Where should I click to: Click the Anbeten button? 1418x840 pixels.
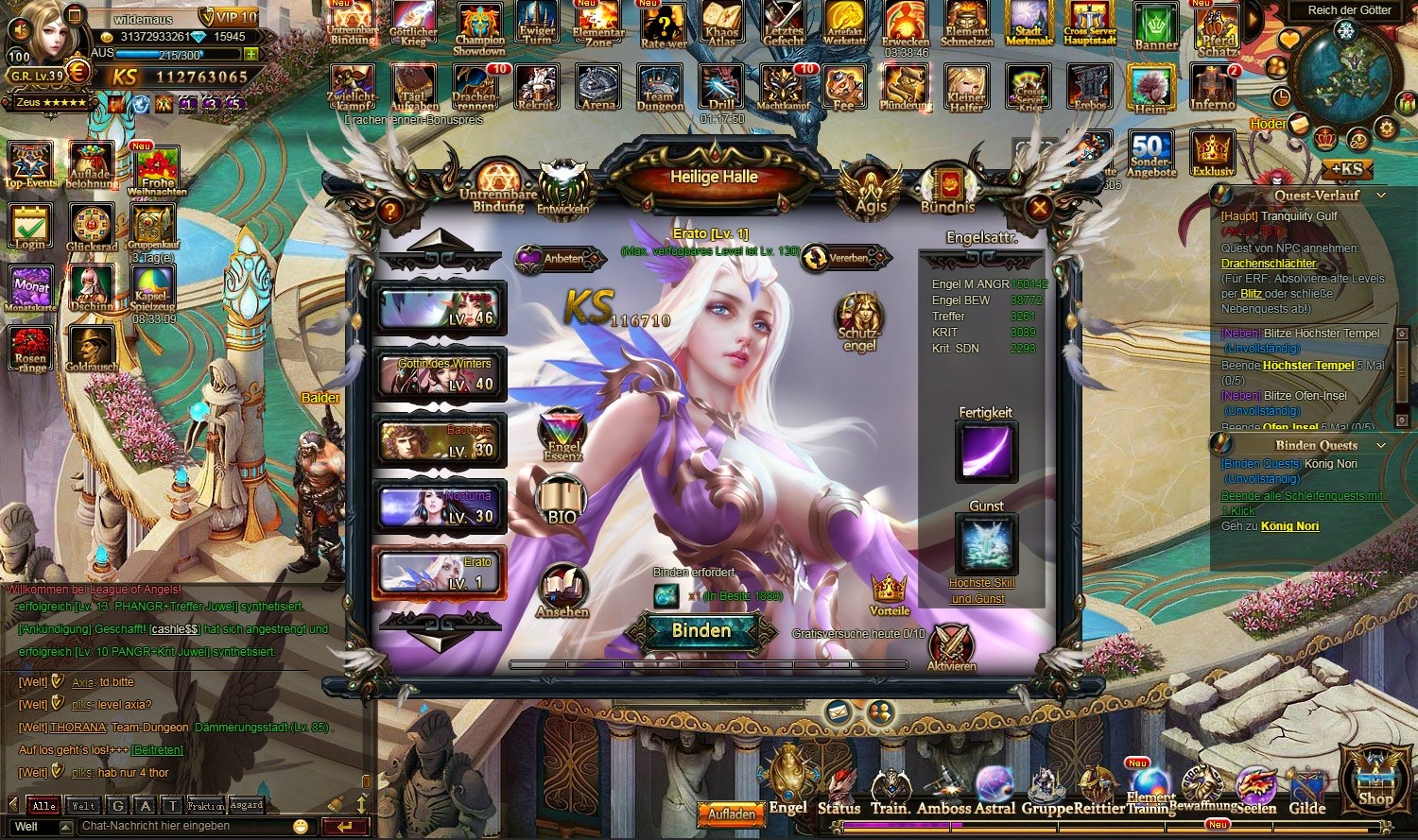559,258
